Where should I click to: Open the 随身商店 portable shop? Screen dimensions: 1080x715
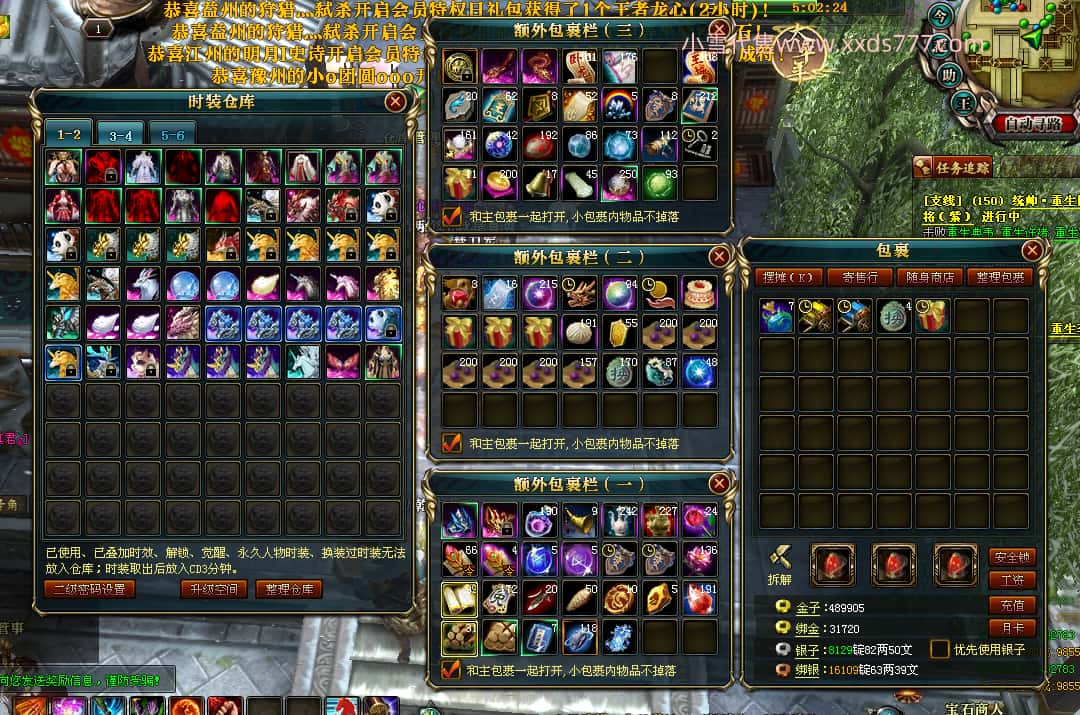coord(929,277)
